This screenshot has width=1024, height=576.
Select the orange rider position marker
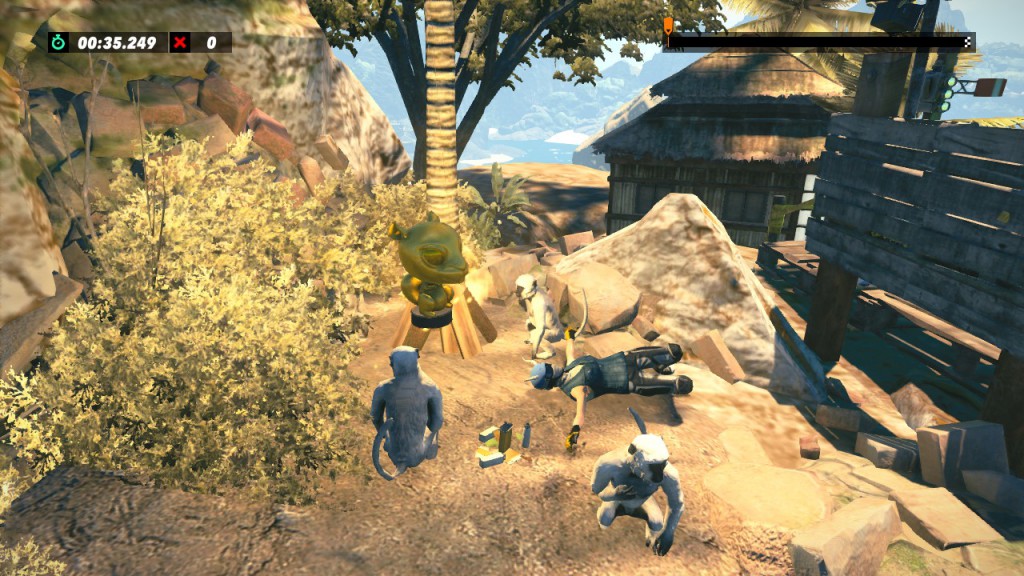click(668, 25)
